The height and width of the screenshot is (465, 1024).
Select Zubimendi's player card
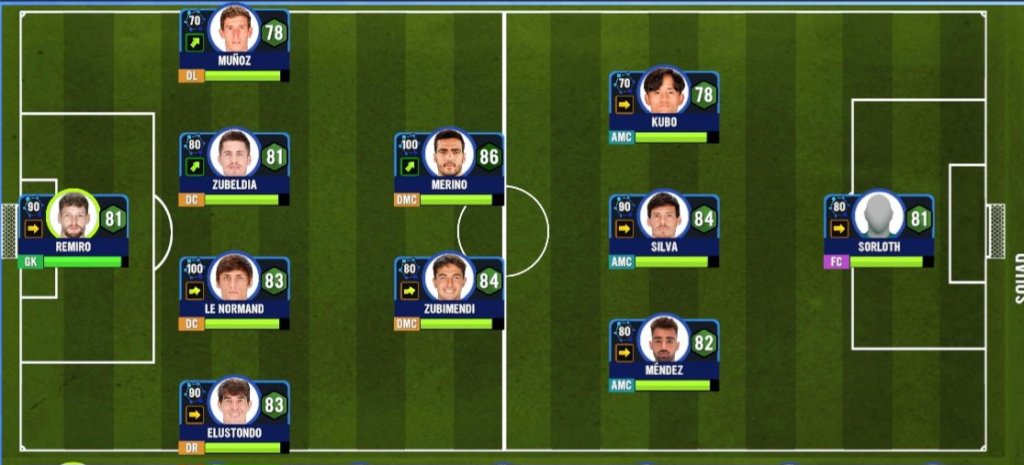click(x=448, y=293)
